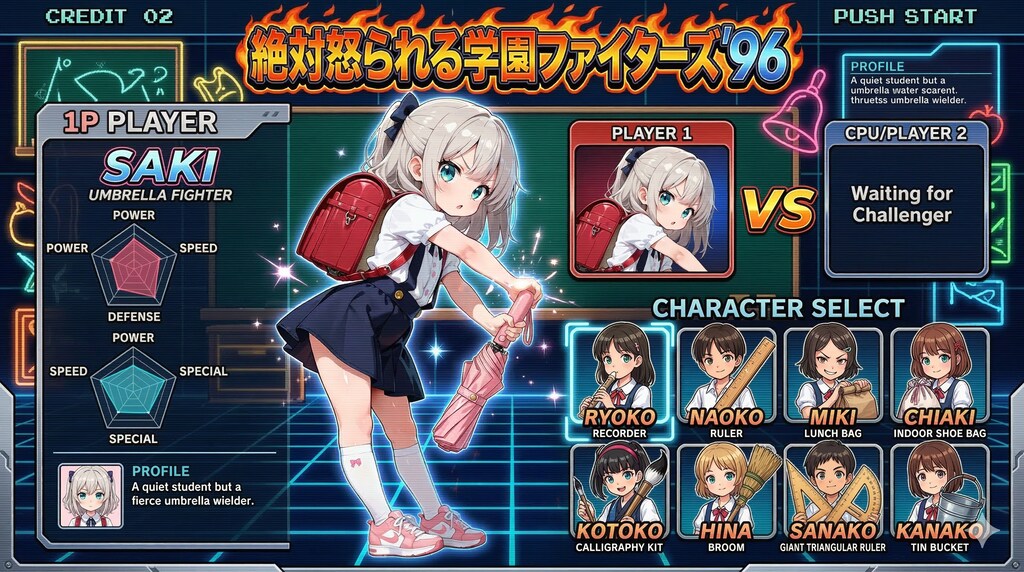Click the Player 1 Saki portrait card
Image resolution: width=1024 pixels, height=572 pixels.
(x=652, y=199)
